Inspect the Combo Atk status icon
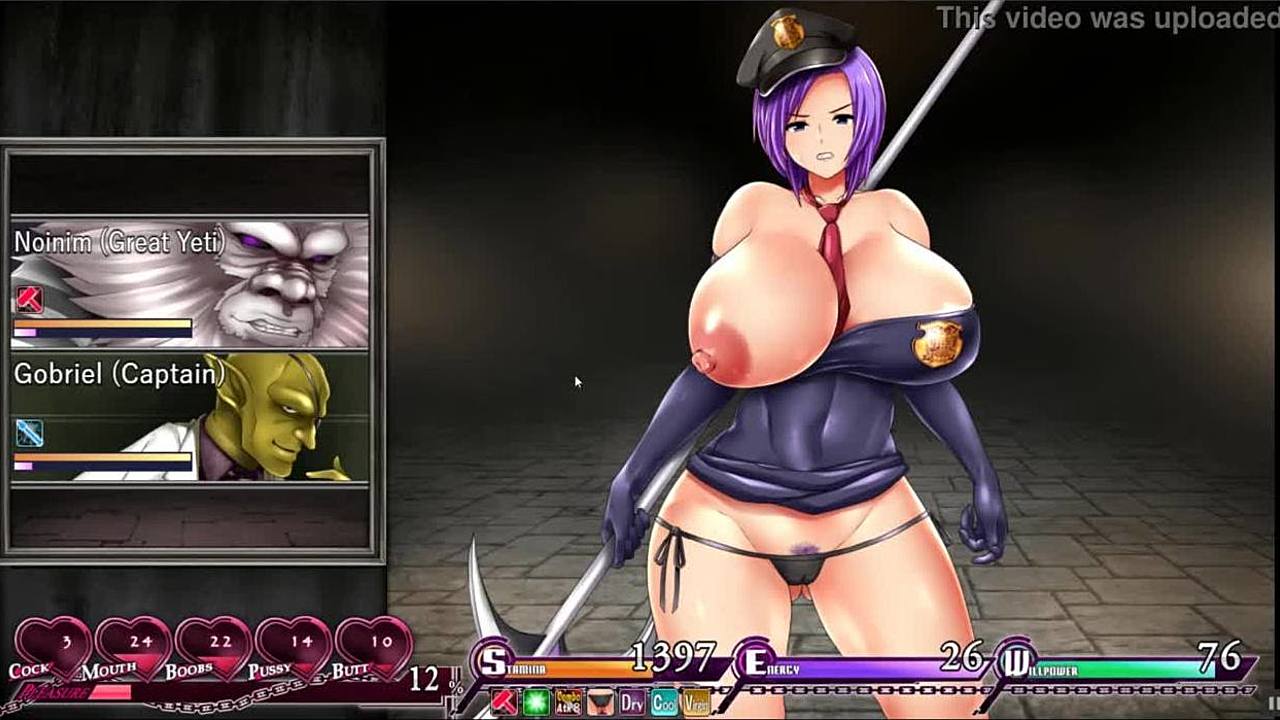 pos(569,701)
